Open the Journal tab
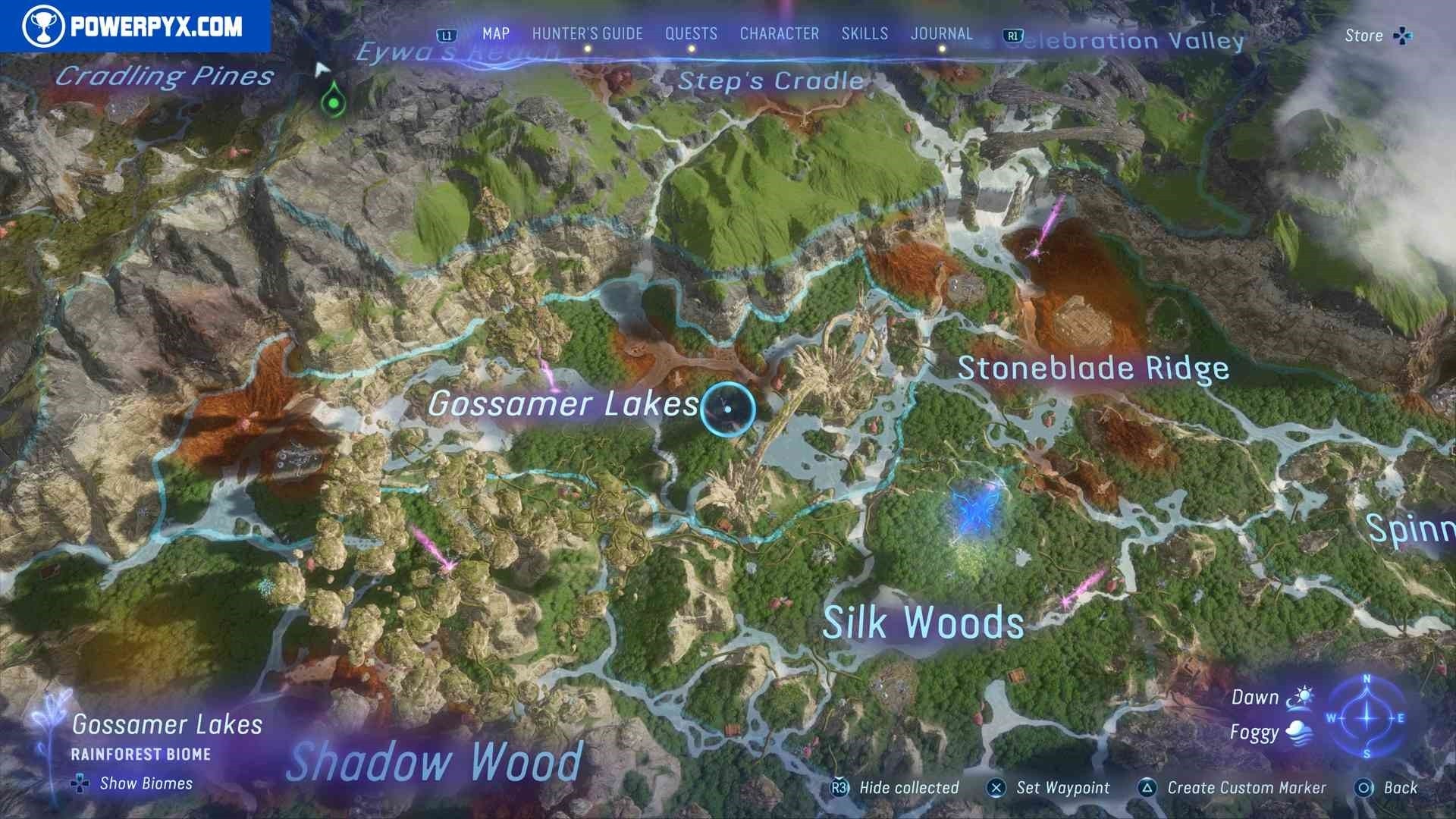1456x819 pixels. click(941, 34)
